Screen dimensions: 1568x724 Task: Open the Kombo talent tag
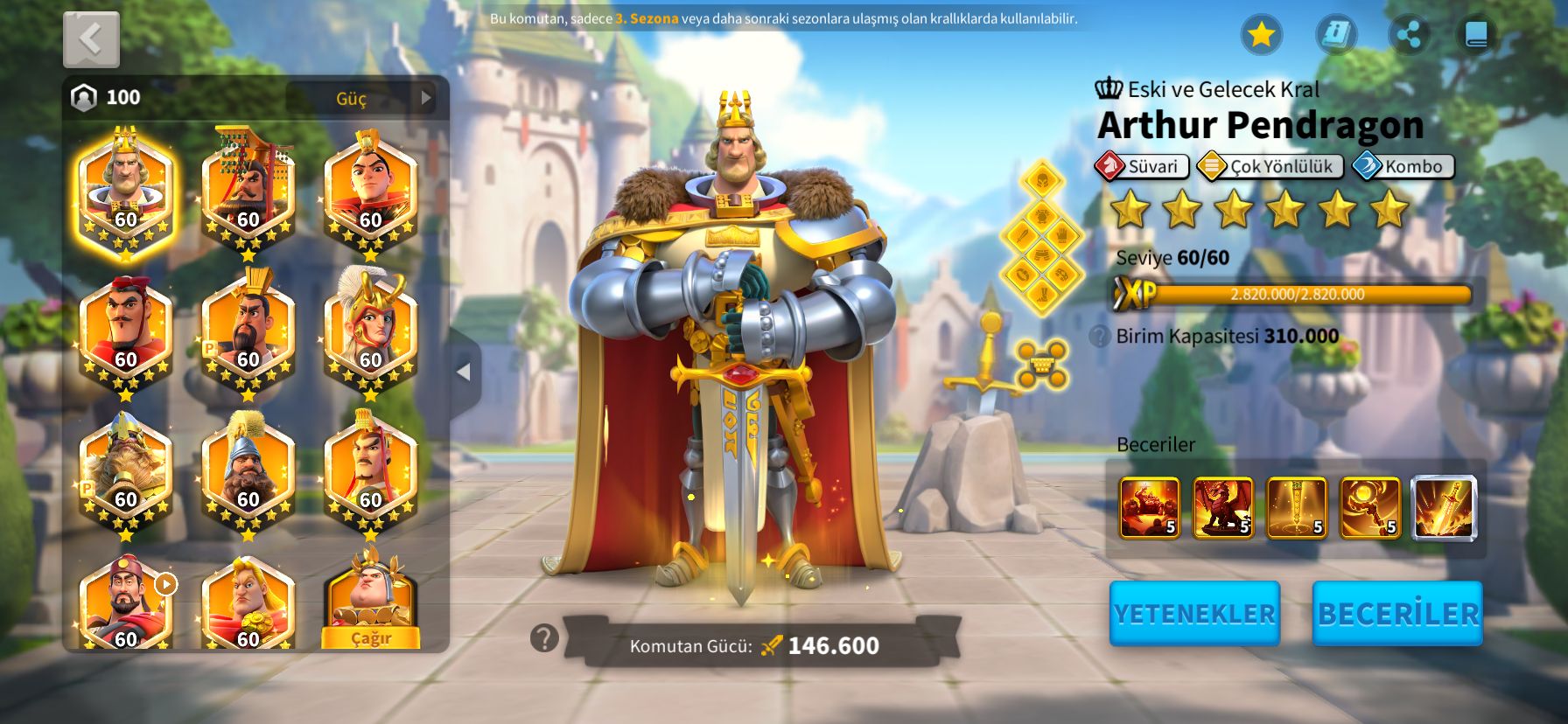pos(1403,166)
